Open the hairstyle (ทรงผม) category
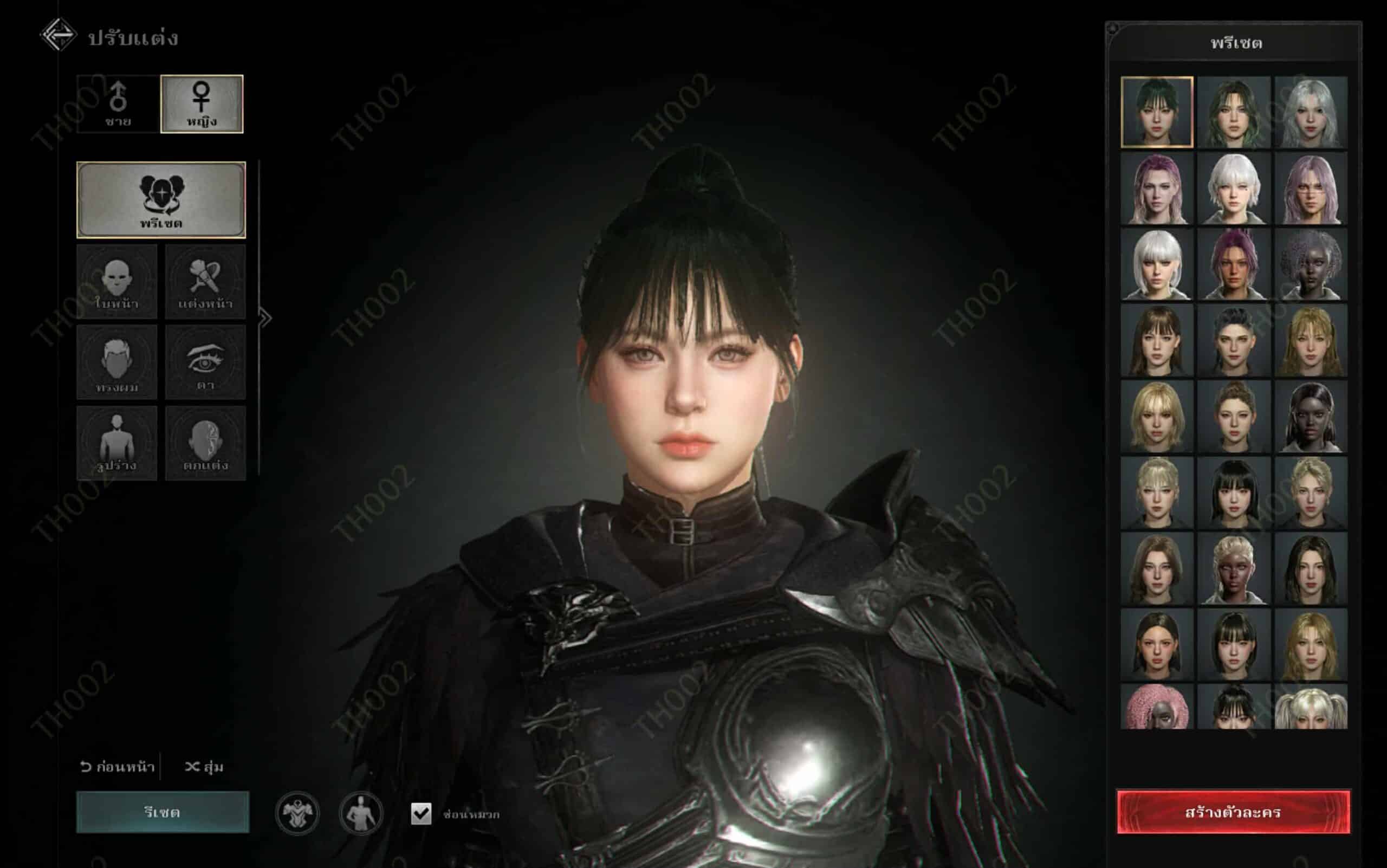The height and width of the screenshot is (868, 1387). point(116,362)
